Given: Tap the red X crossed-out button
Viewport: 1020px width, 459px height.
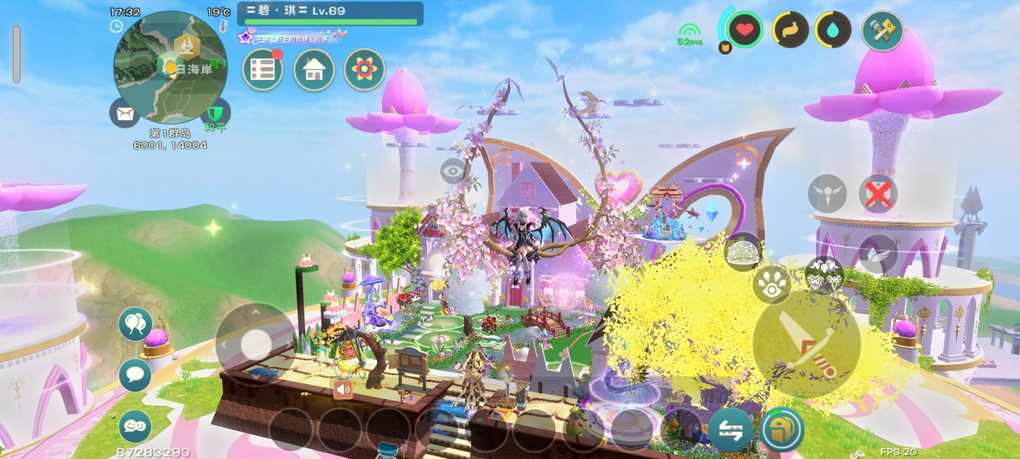Looking at the screenshot, I should pos(878,194).
